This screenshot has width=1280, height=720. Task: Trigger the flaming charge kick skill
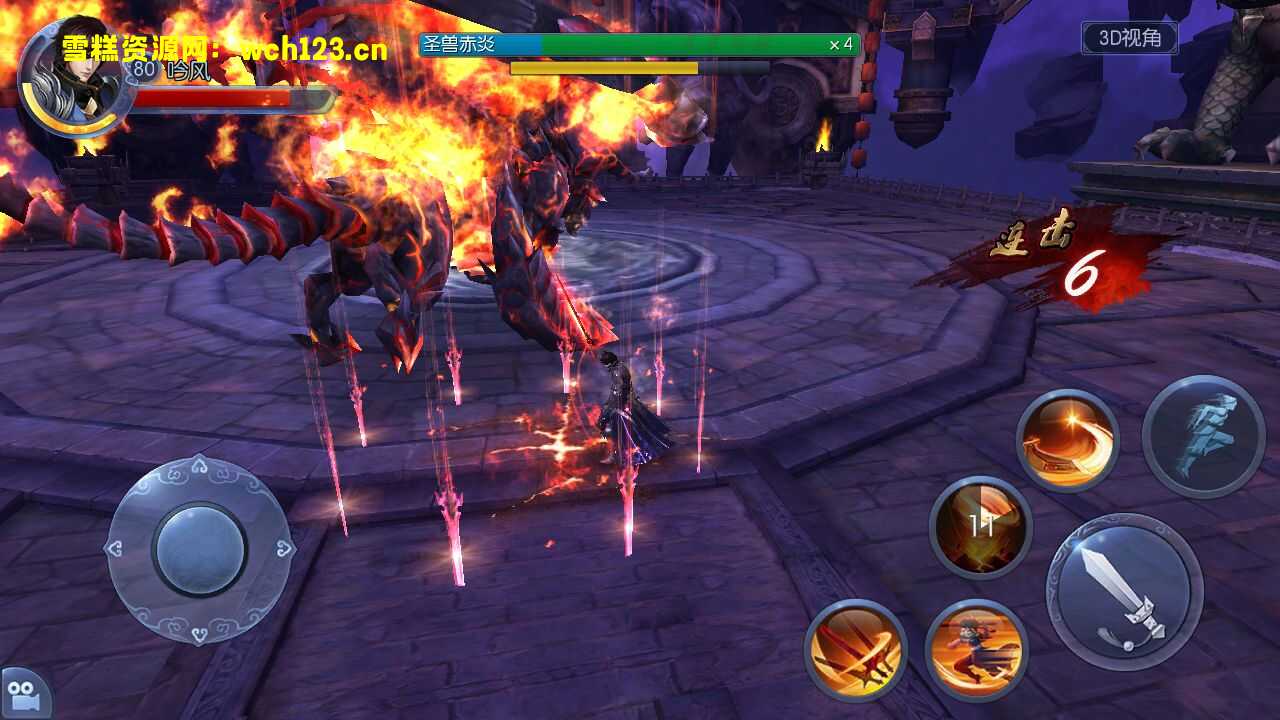pyautogui.click(x=975, y=649)
